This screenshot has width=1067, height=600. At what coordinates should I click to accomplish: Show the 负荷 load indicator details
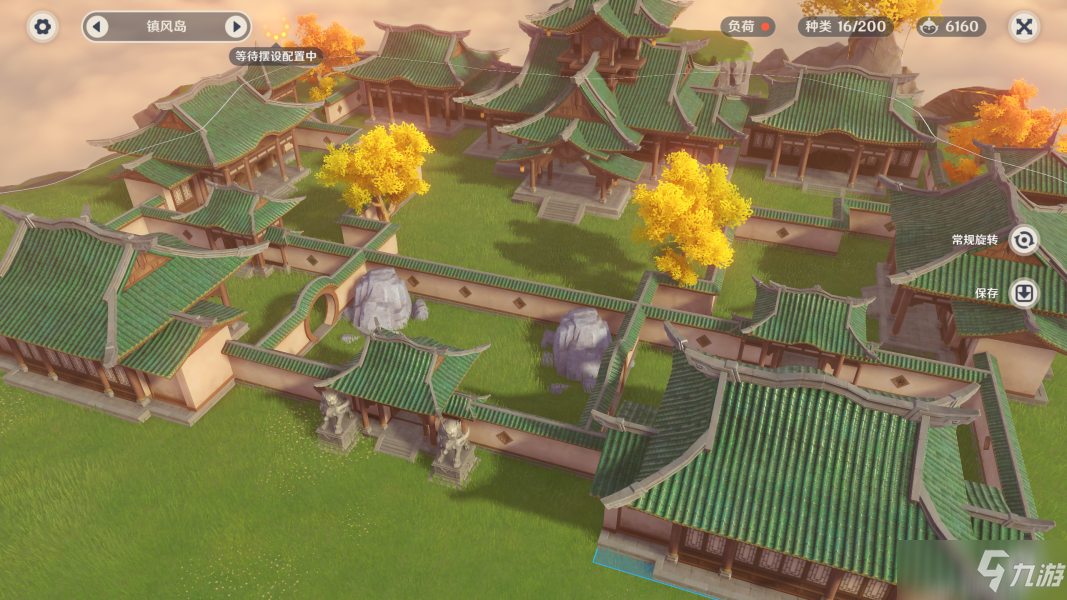pos(747,27)
